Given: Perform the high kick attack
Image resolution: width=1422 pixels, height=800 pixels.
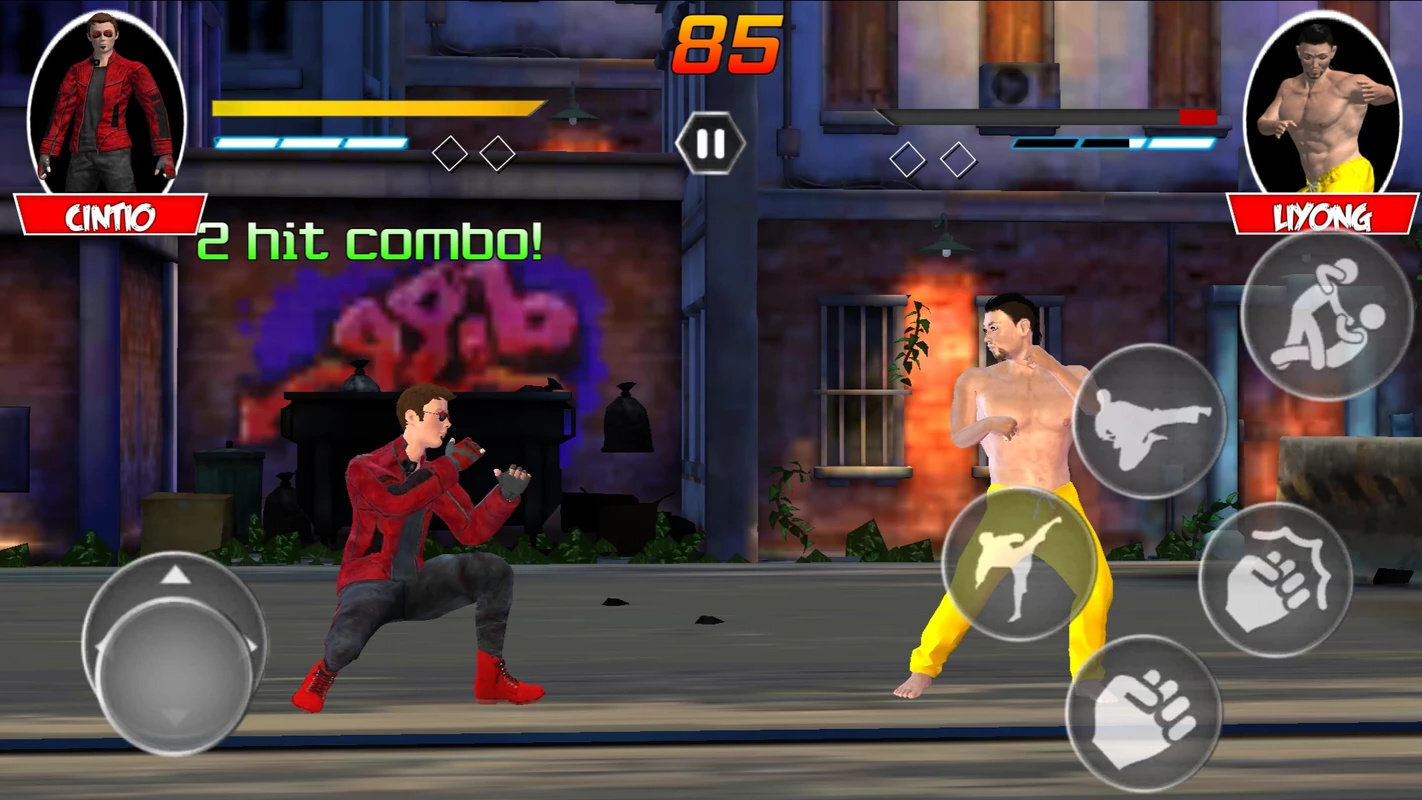Looking at the screenshot, I should [1019, 564].
